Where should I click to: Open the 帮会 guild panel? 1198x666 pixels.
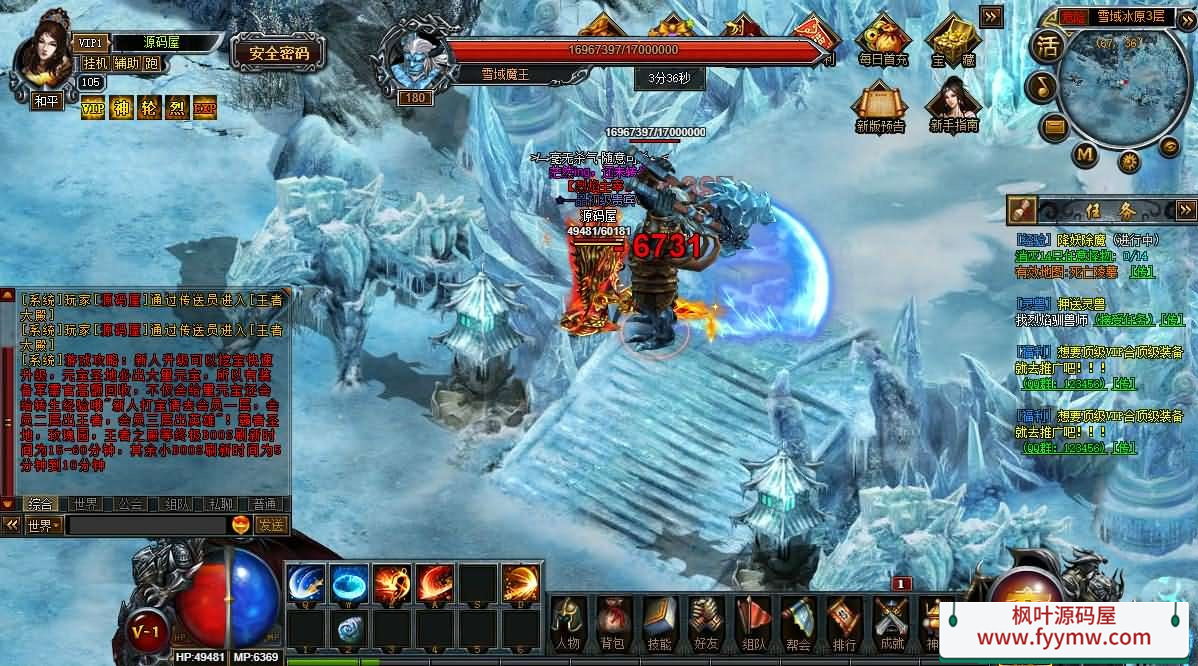point(798,621)
